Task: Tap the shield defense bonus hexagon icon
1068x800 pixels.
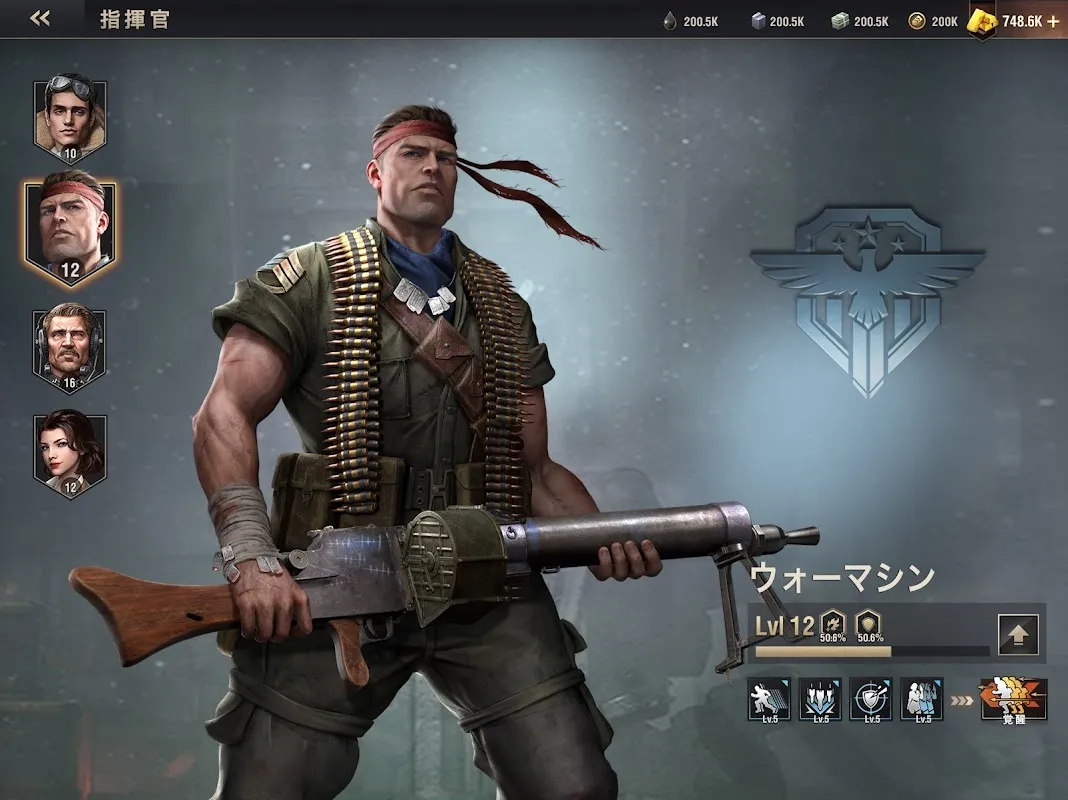Action: 869,620
